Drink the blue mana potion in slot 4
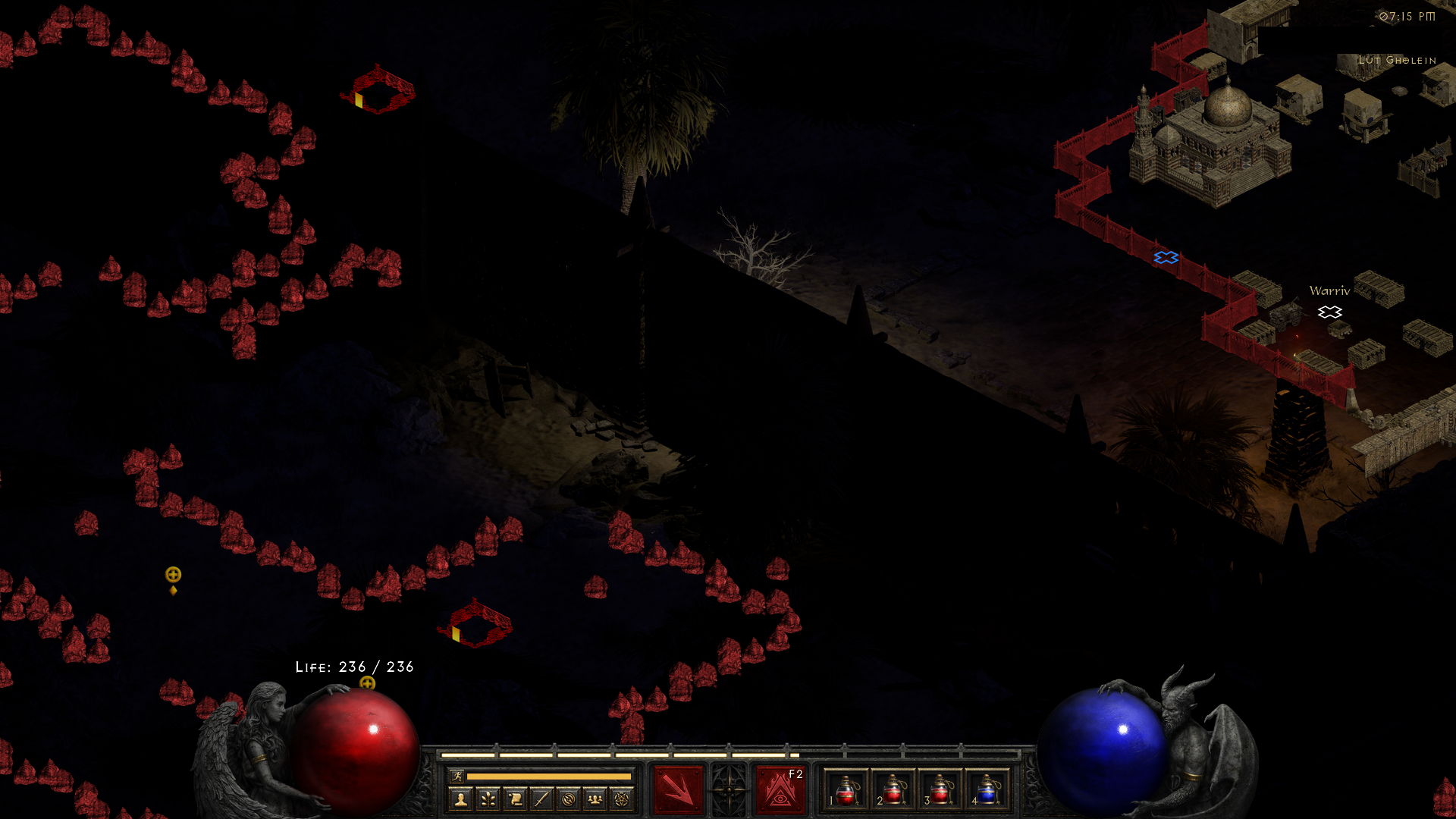 [987, 789]
